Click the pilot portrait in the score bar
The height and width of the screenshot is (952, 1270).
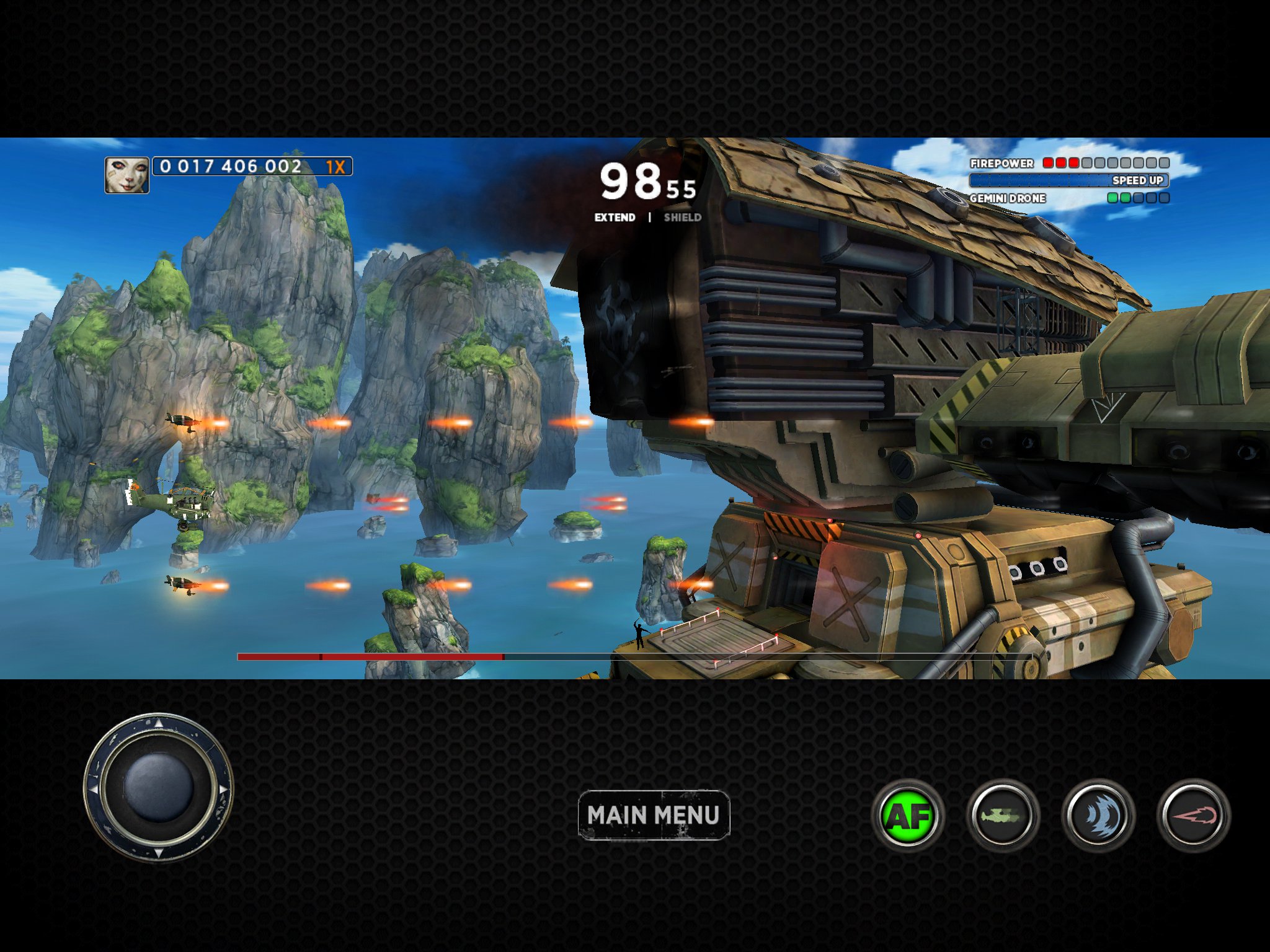tap(127, 175)
